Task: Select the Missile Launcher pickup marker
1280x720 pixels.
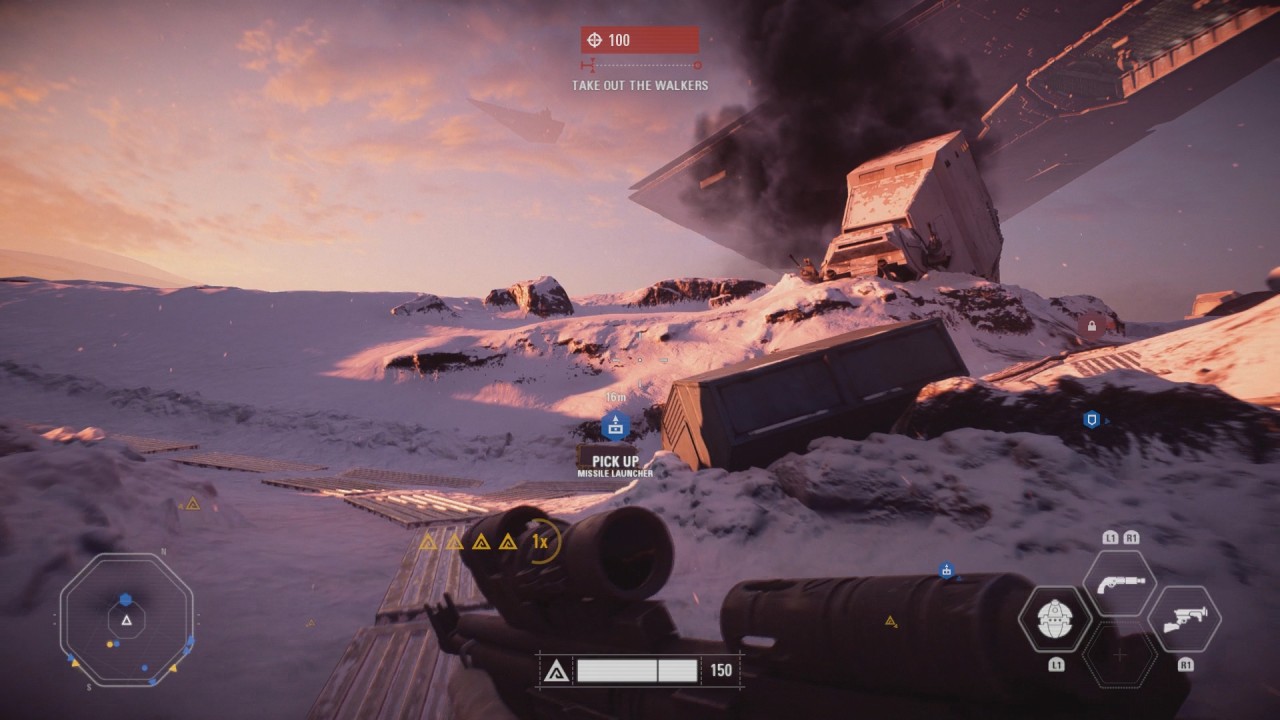Action: point(615,427)
